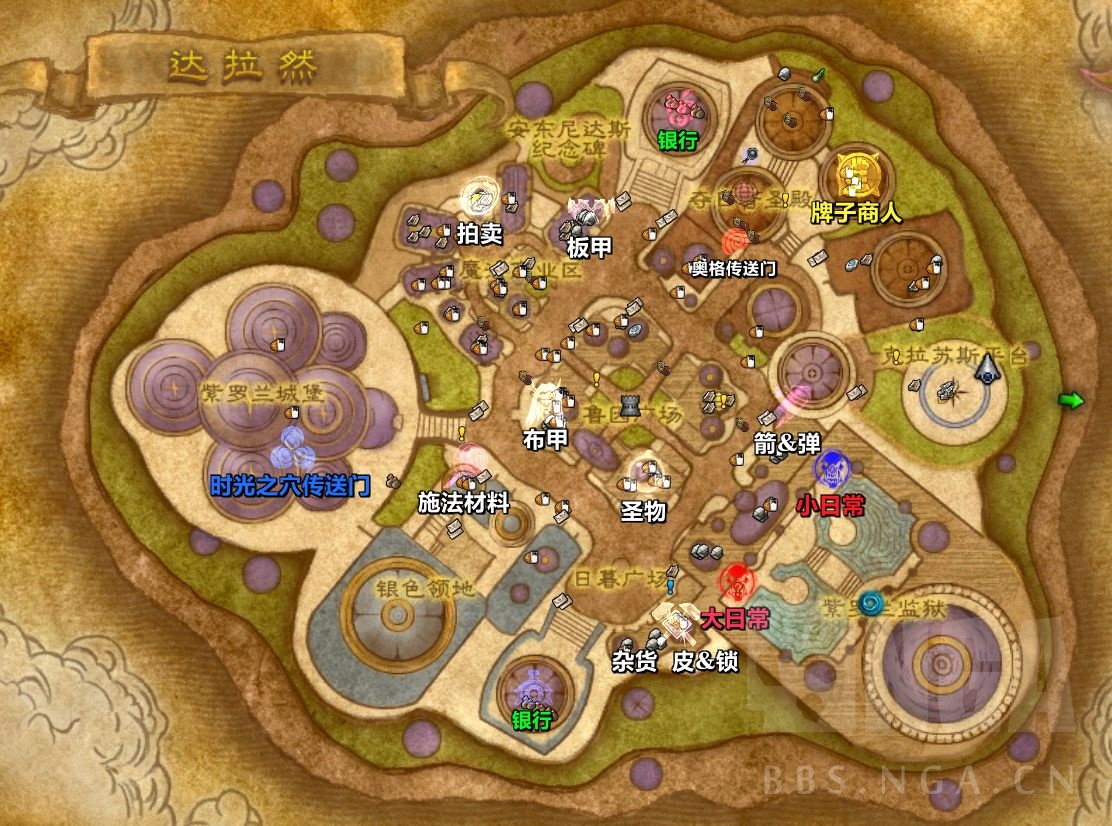1112x826 pixels.
Task: Click the magnifying glass map icon
Action: (x=750, y=155)
